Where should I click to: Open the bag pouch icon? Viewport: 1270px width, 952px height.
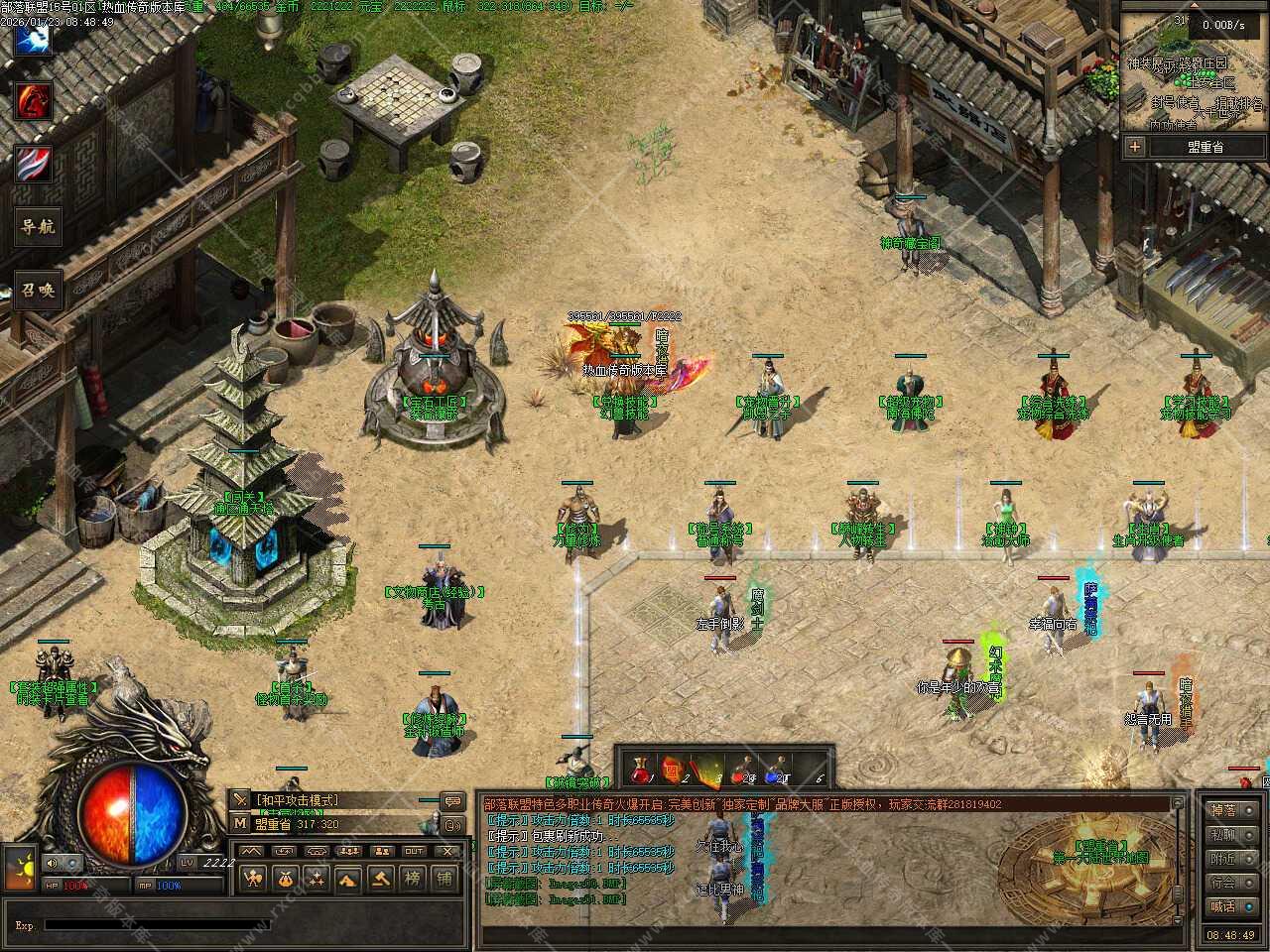285,878
